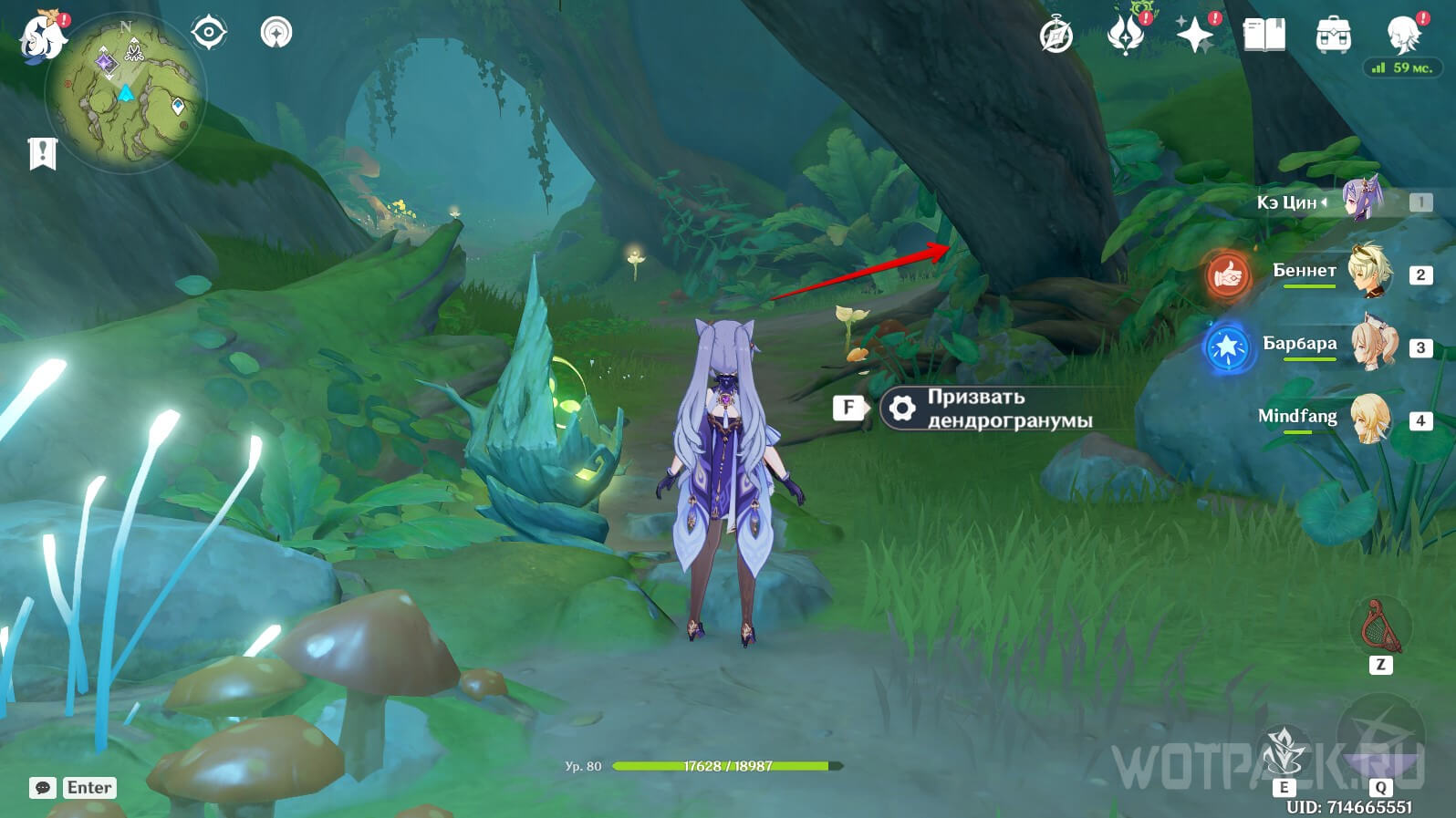Image resolution: width=1456 pixels, height=818 pixels.
Task: Open the circular minimap
Action: coord(126,91)
